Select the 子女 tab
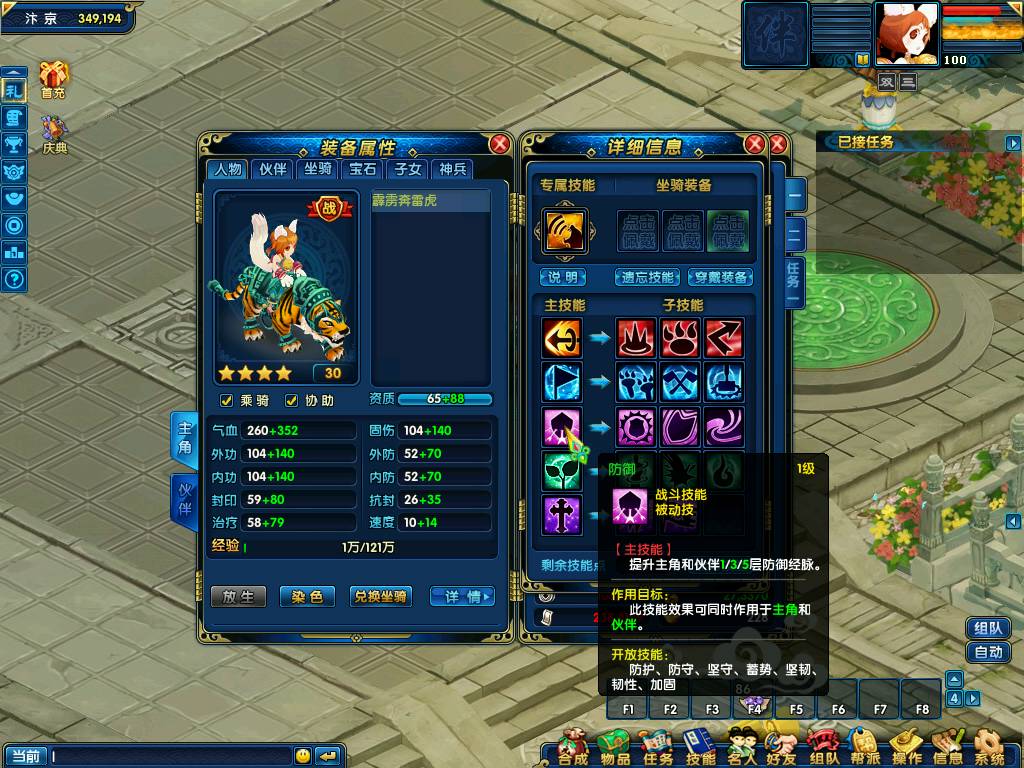The image size is (1024, 768). point(407,169)
